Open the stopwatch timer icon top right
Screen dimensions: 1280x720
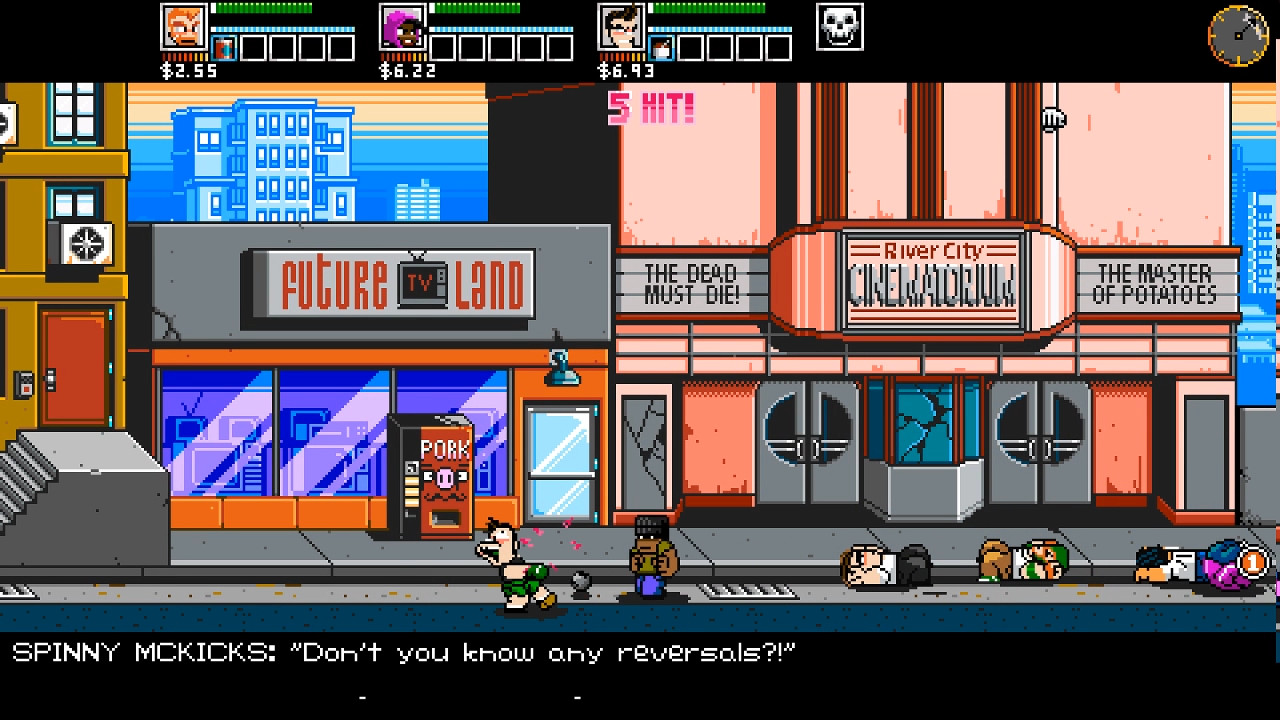(1238, 37)
